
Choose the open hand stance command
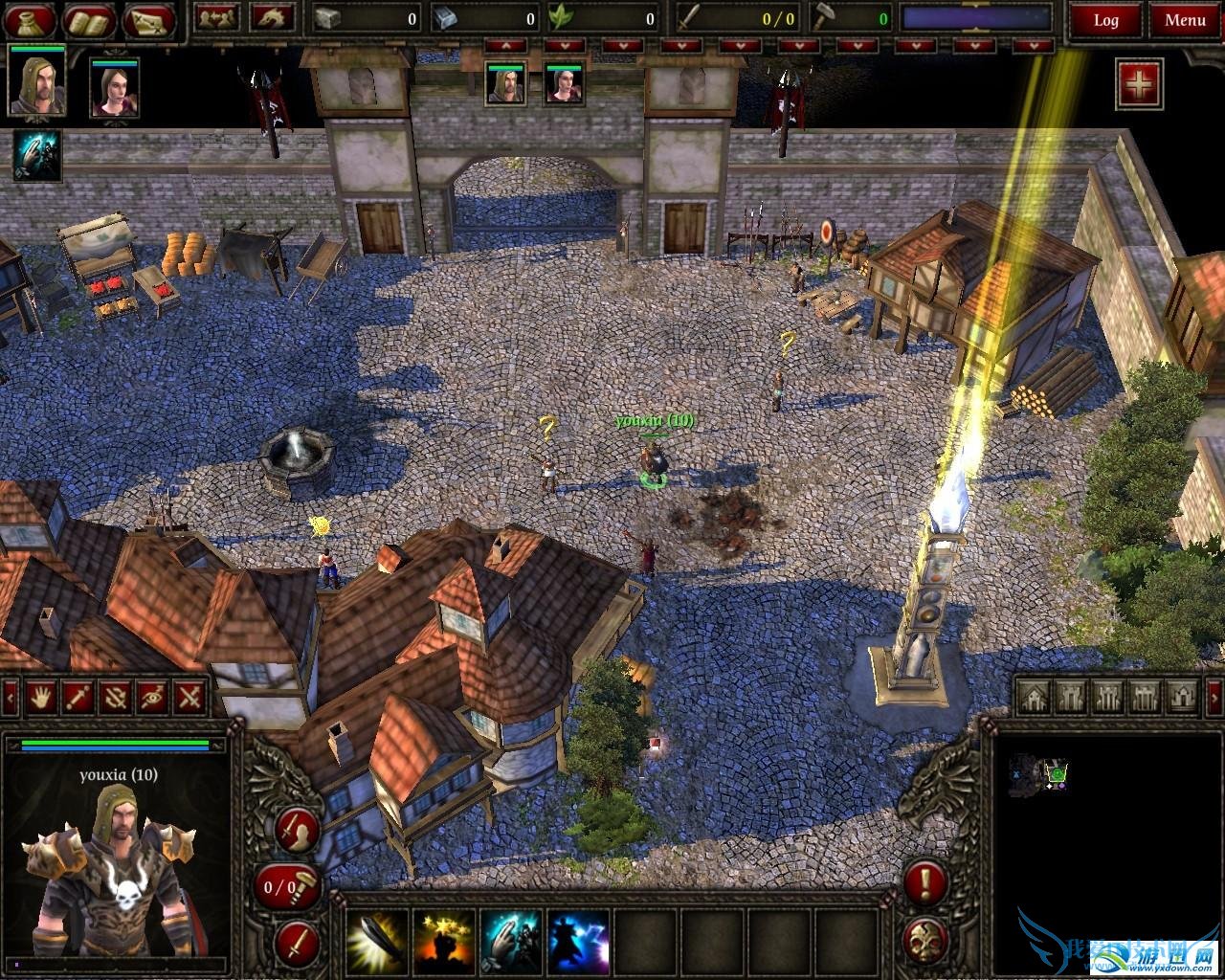[x=39, y=697]
